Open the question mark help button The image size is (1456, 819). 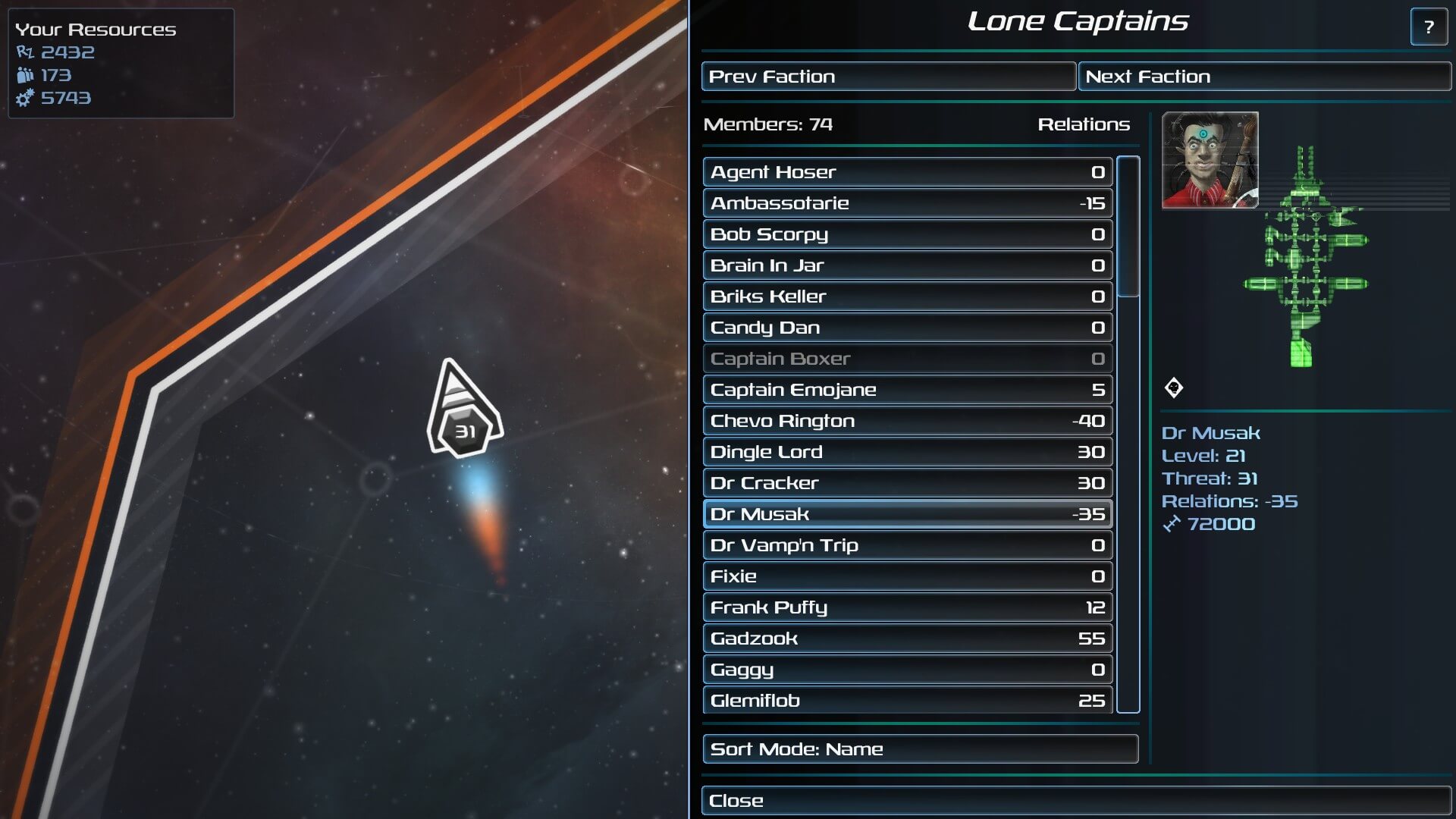tap(1429, 27)
